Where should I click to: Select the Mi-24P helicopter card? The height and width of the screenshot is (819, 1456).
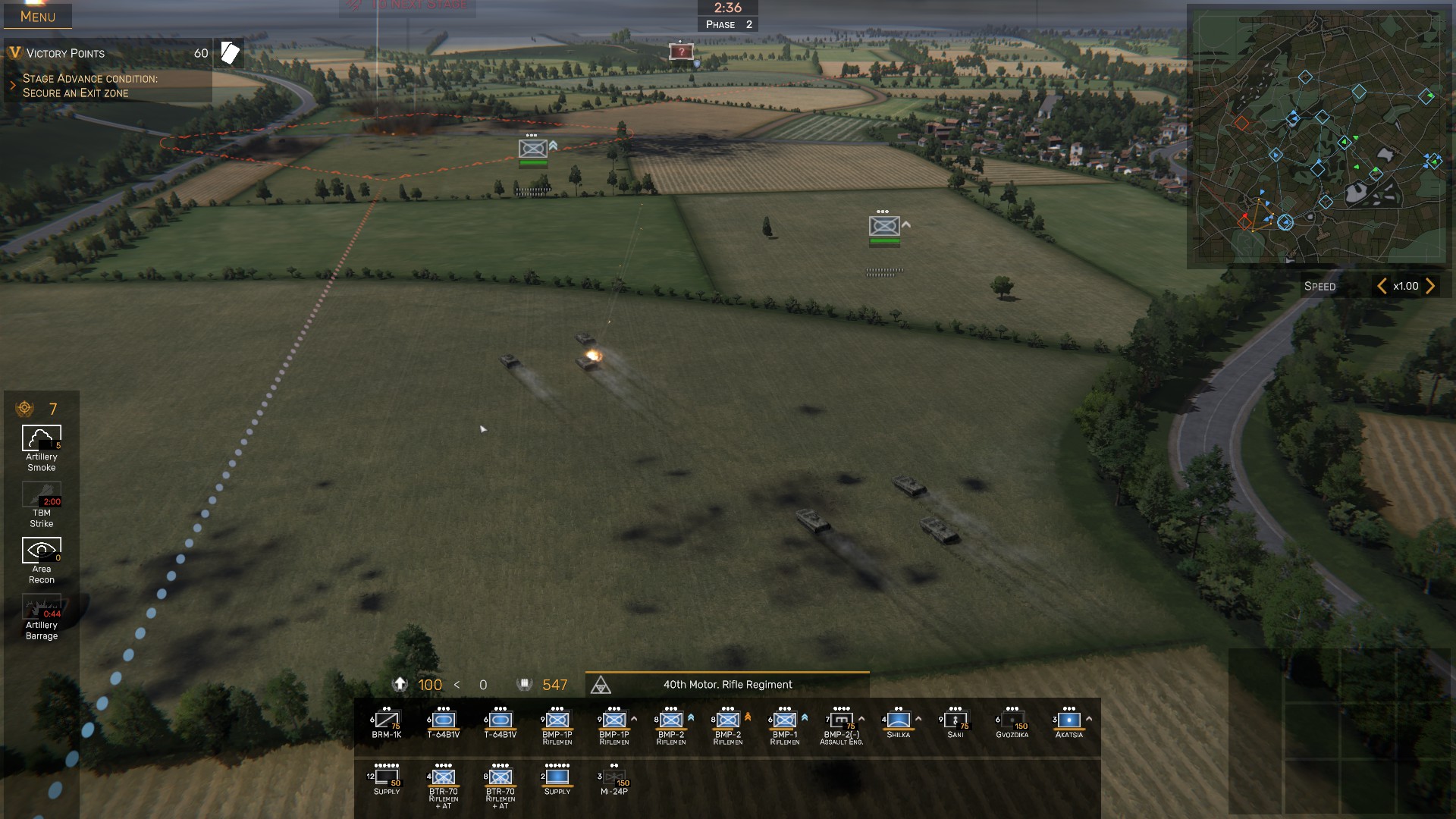click(x=614, y=780)
